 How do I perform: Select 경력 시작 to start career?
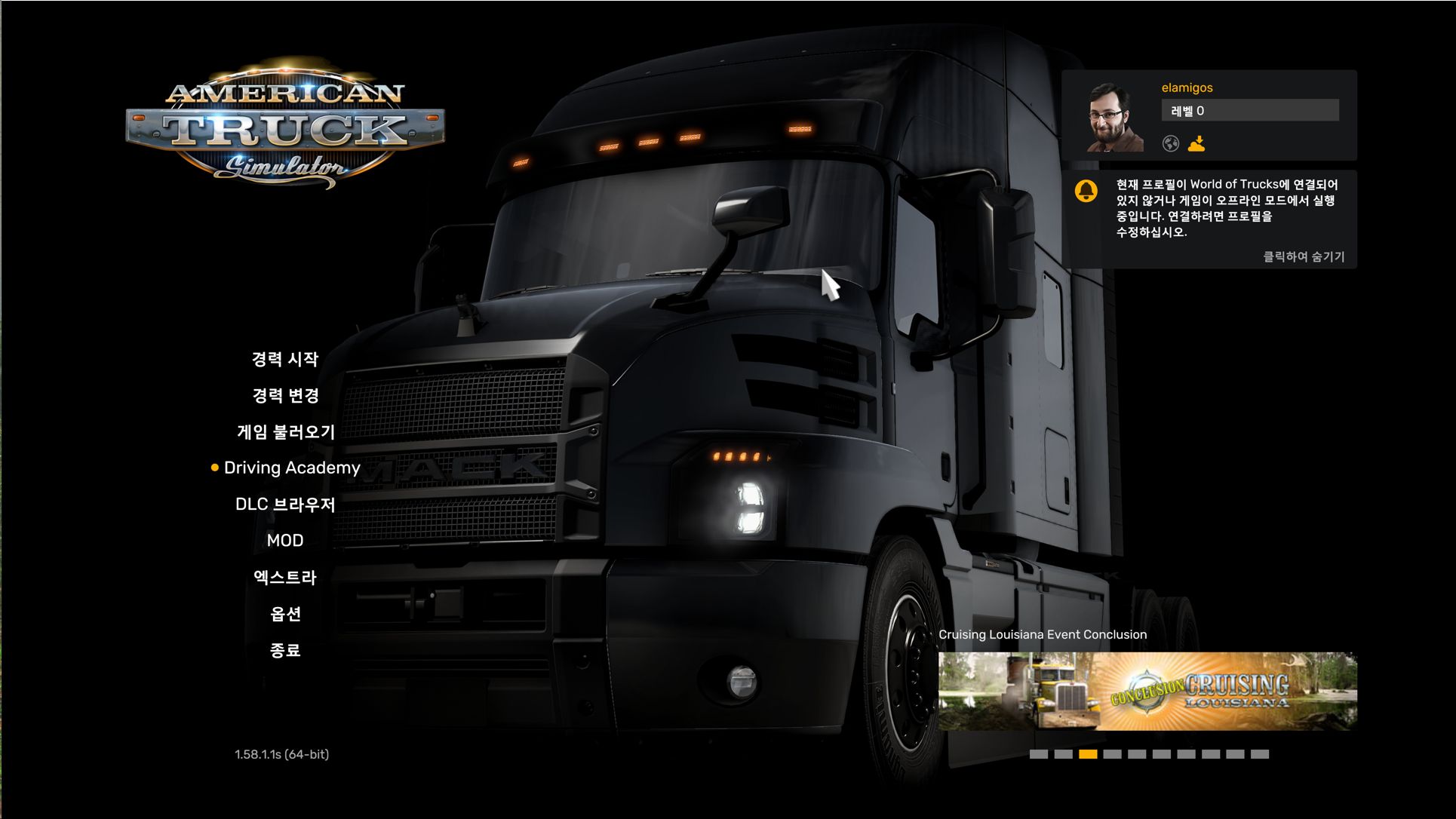pyautogui.click(x=285, y=359)
